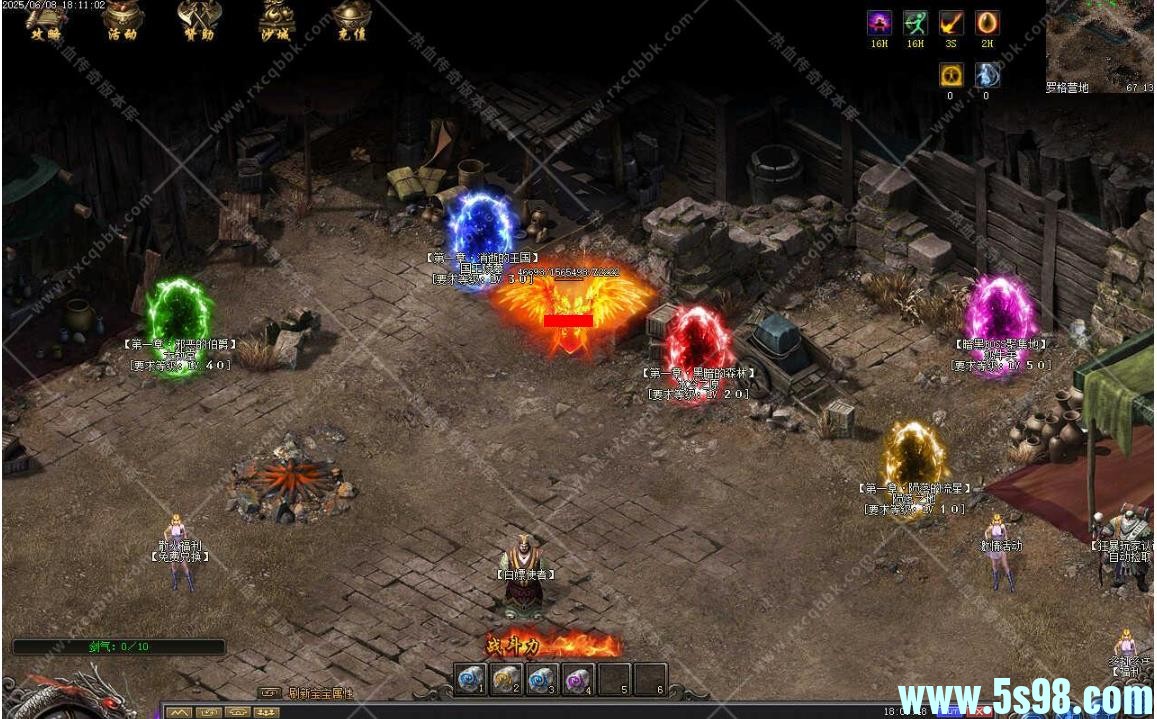Screen dimensions: 1157x719
Task: Use the blue scroll in hotbar slot 1
Action: 470,679
